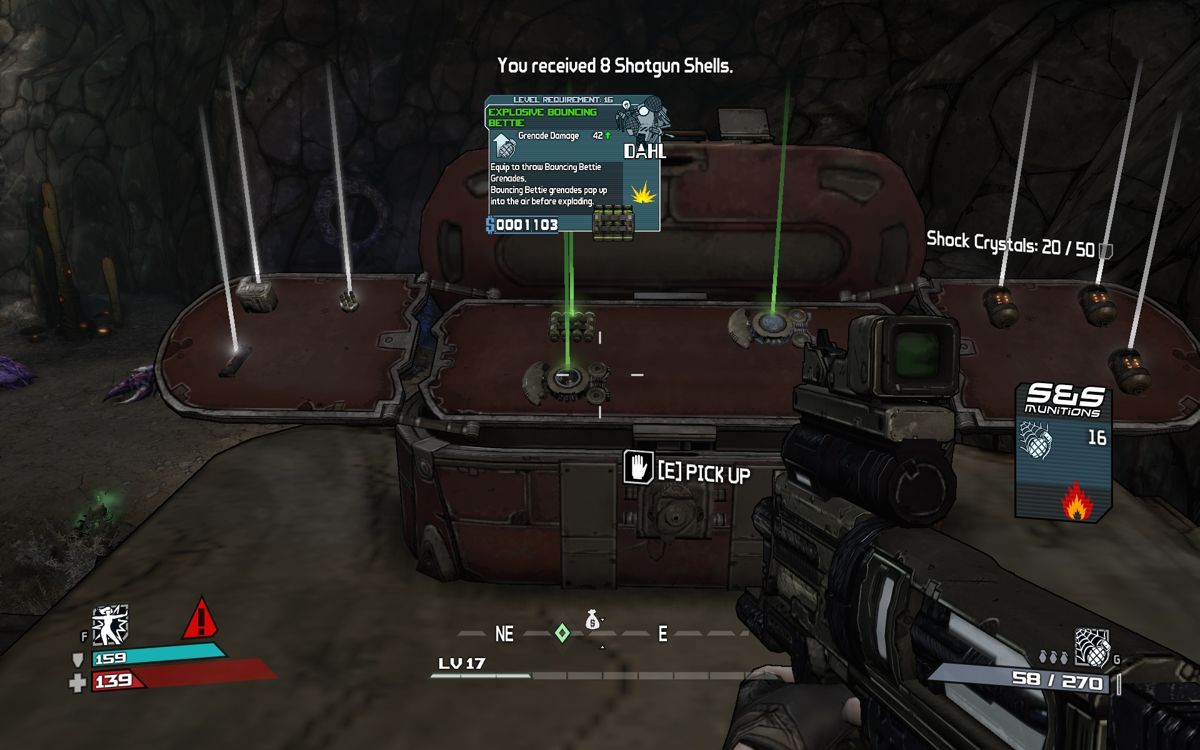Select the Explosive Bouncing Bettie item card
The width and height of the screenshot is (1200, 750).
coord(572,165)
